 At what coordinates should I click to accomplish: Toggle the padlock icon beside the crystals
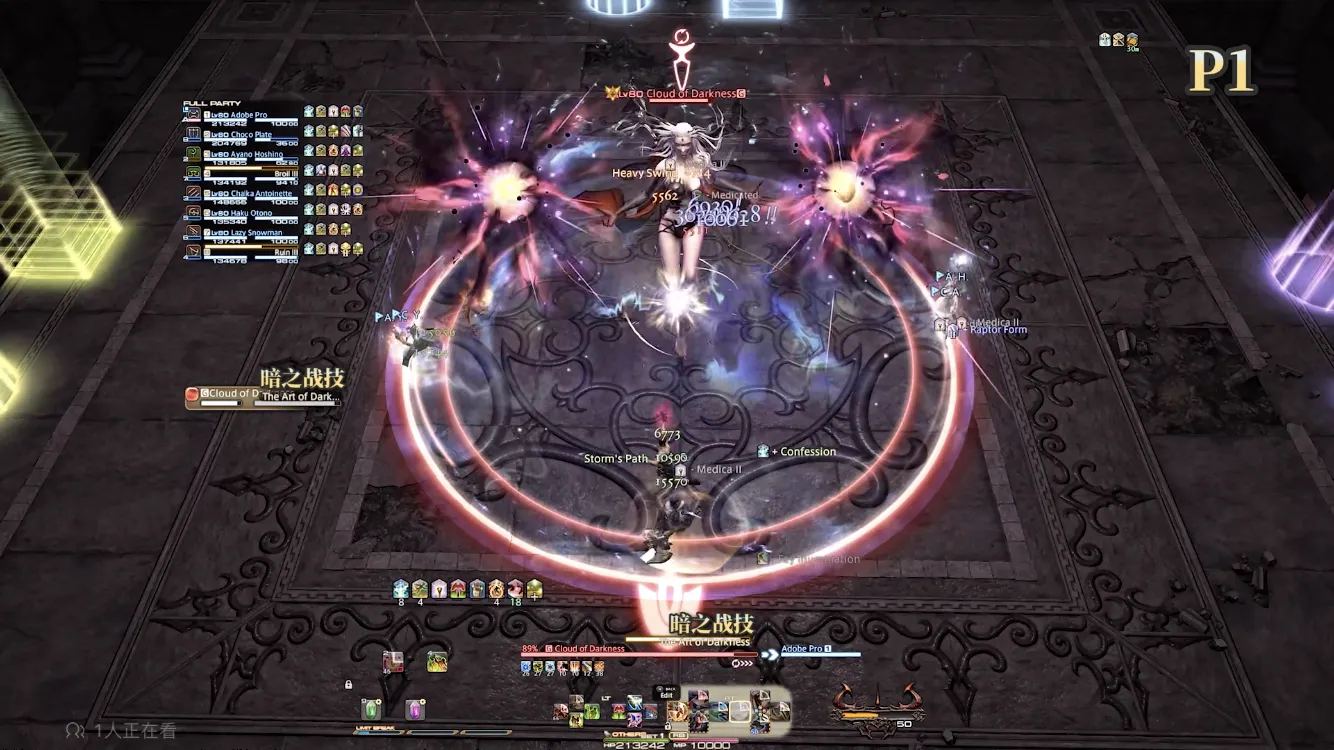tap(348, 685)
